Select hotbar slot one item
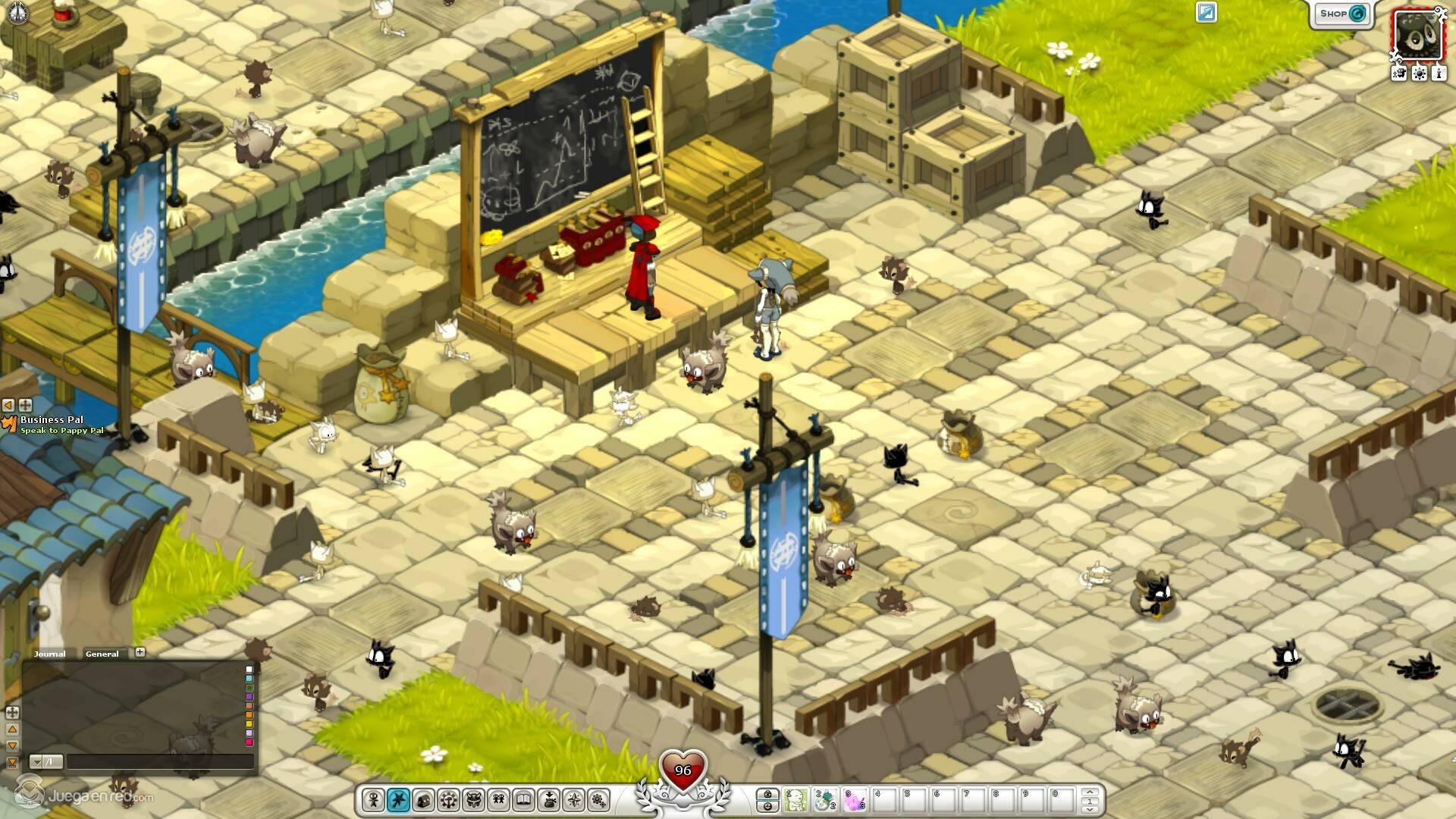The image size is (1456, 819). tap(795, 799)
